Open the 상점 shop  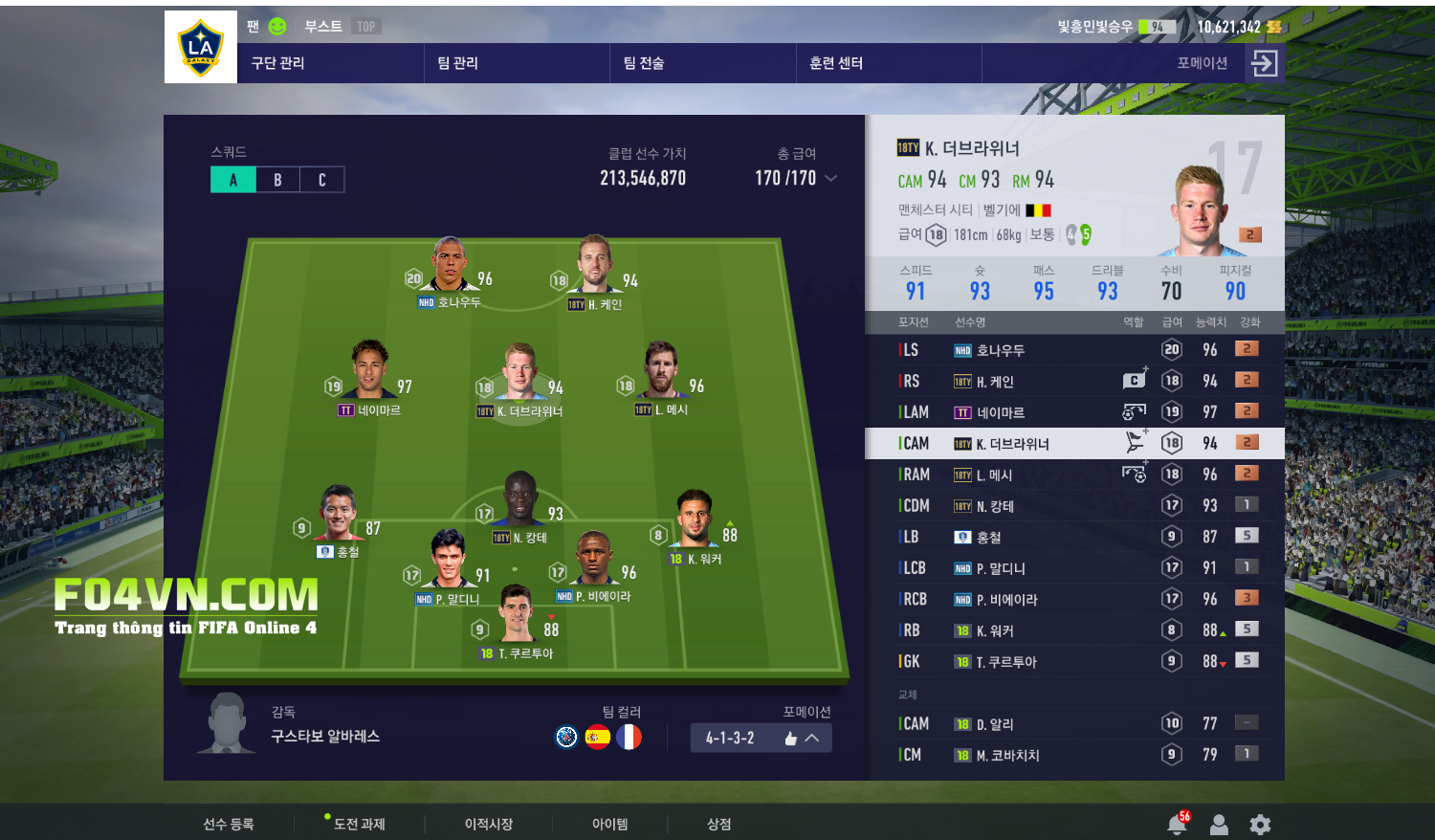pyautogui.click(x=718, y=824)
